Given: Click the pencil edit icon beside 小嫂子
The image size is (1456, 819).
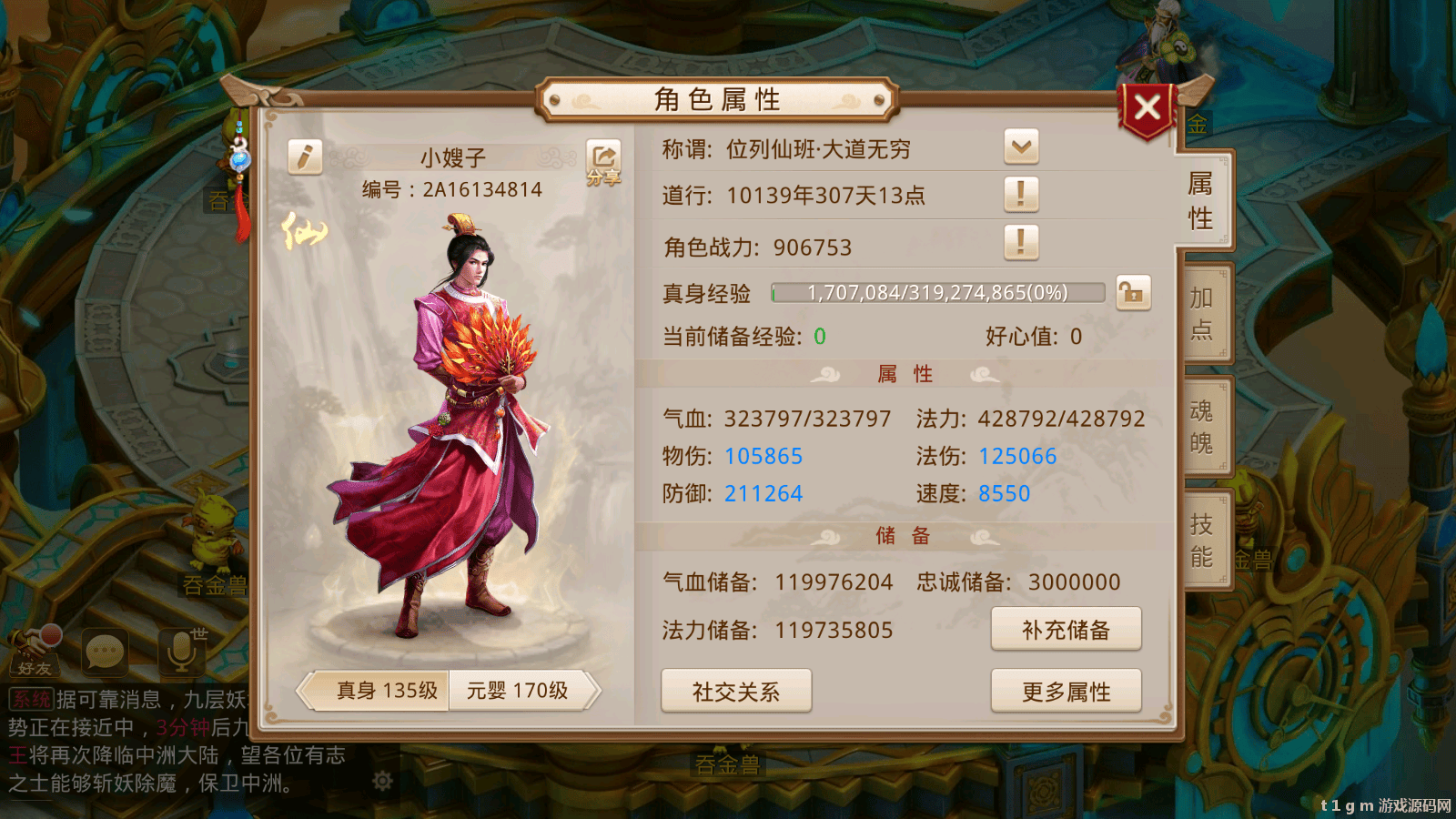Looking at the screenshot, I should click(x=304, y=156).
